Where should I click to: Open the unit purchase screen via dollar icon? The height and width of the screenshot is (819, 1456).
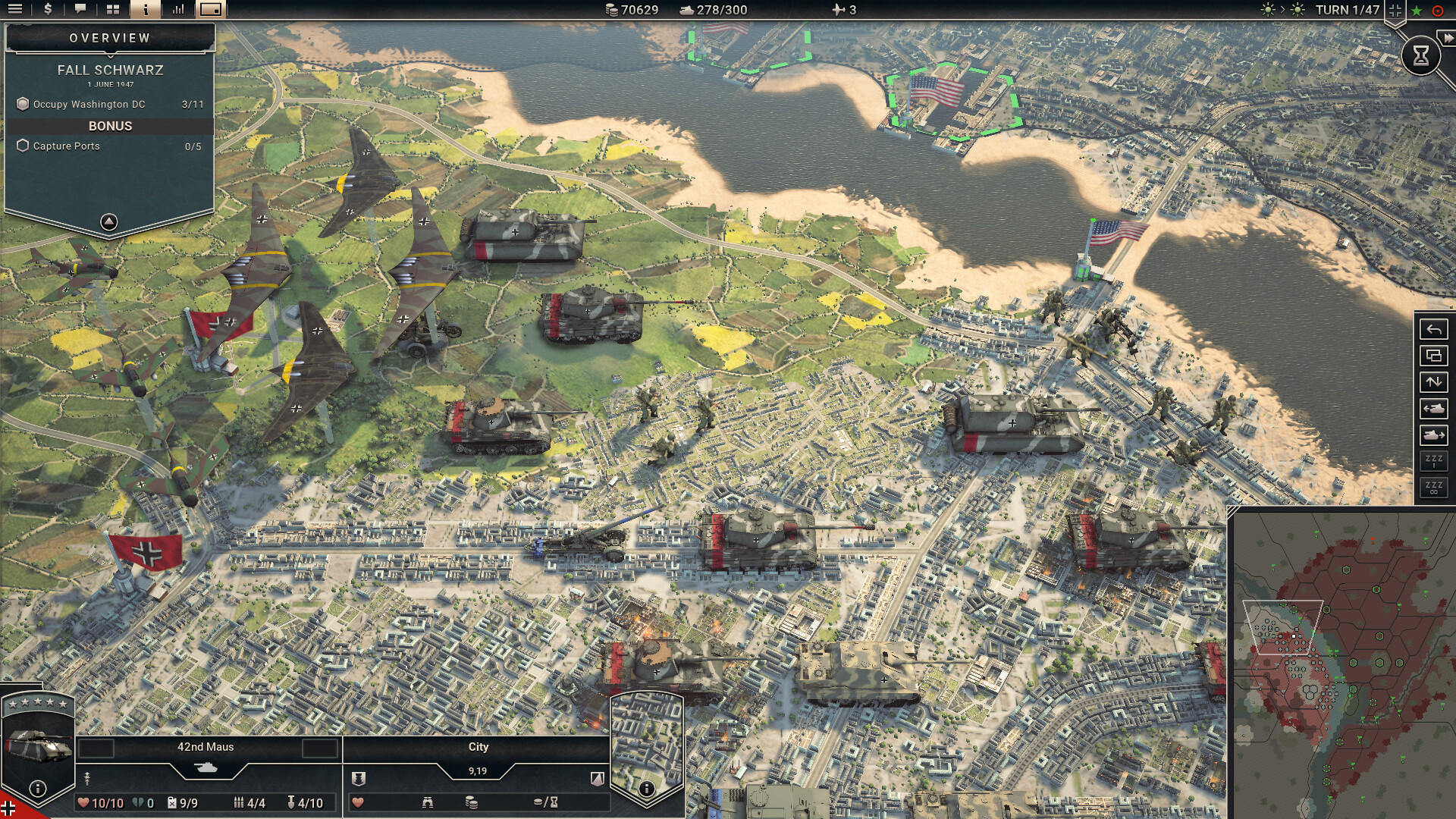pyautogui.click(x=47, y=11)
